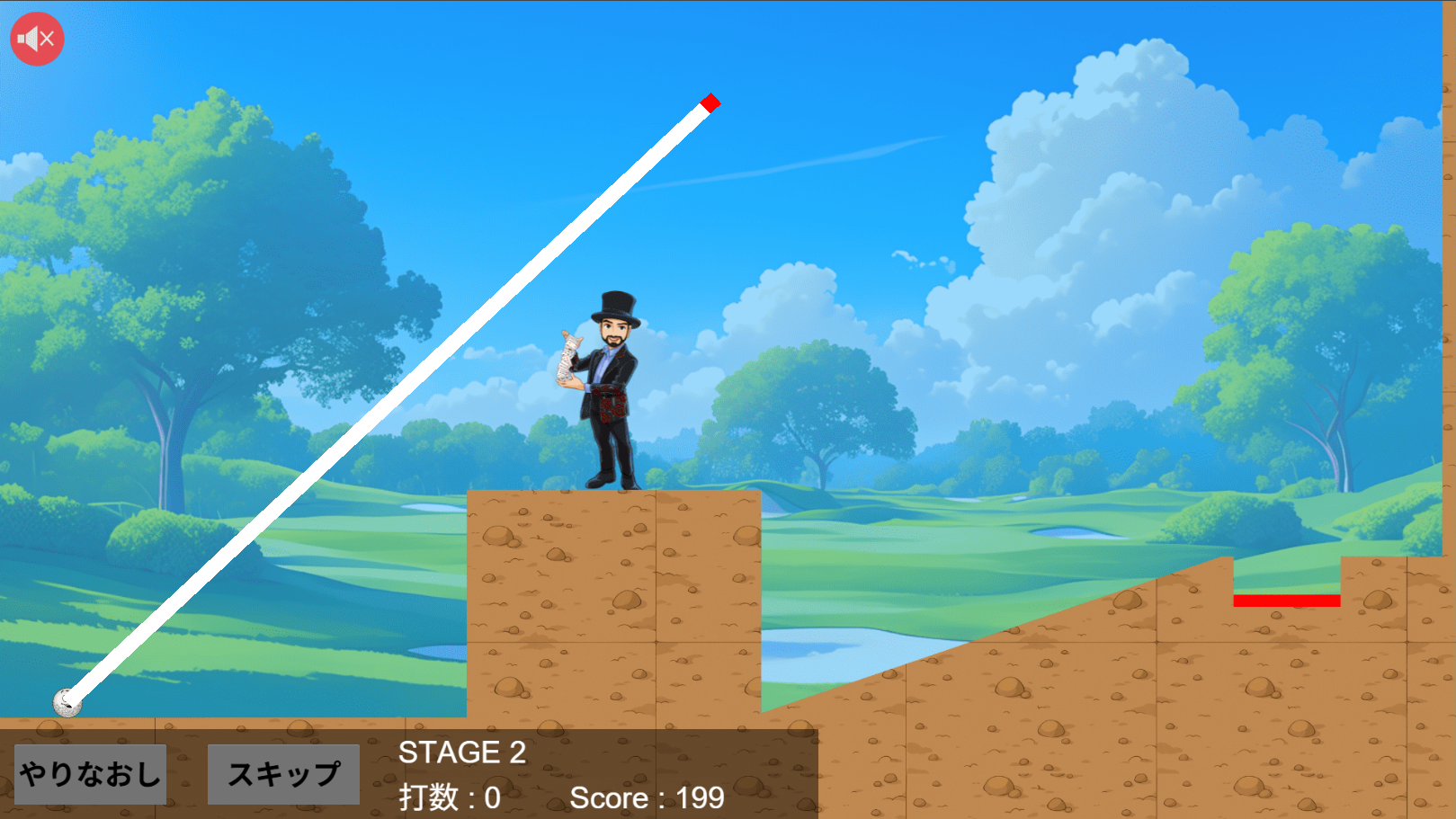Toggle the muted sound speaker icon
Image resolution: width=1456 pixels, height=819 pixels.
37,39
